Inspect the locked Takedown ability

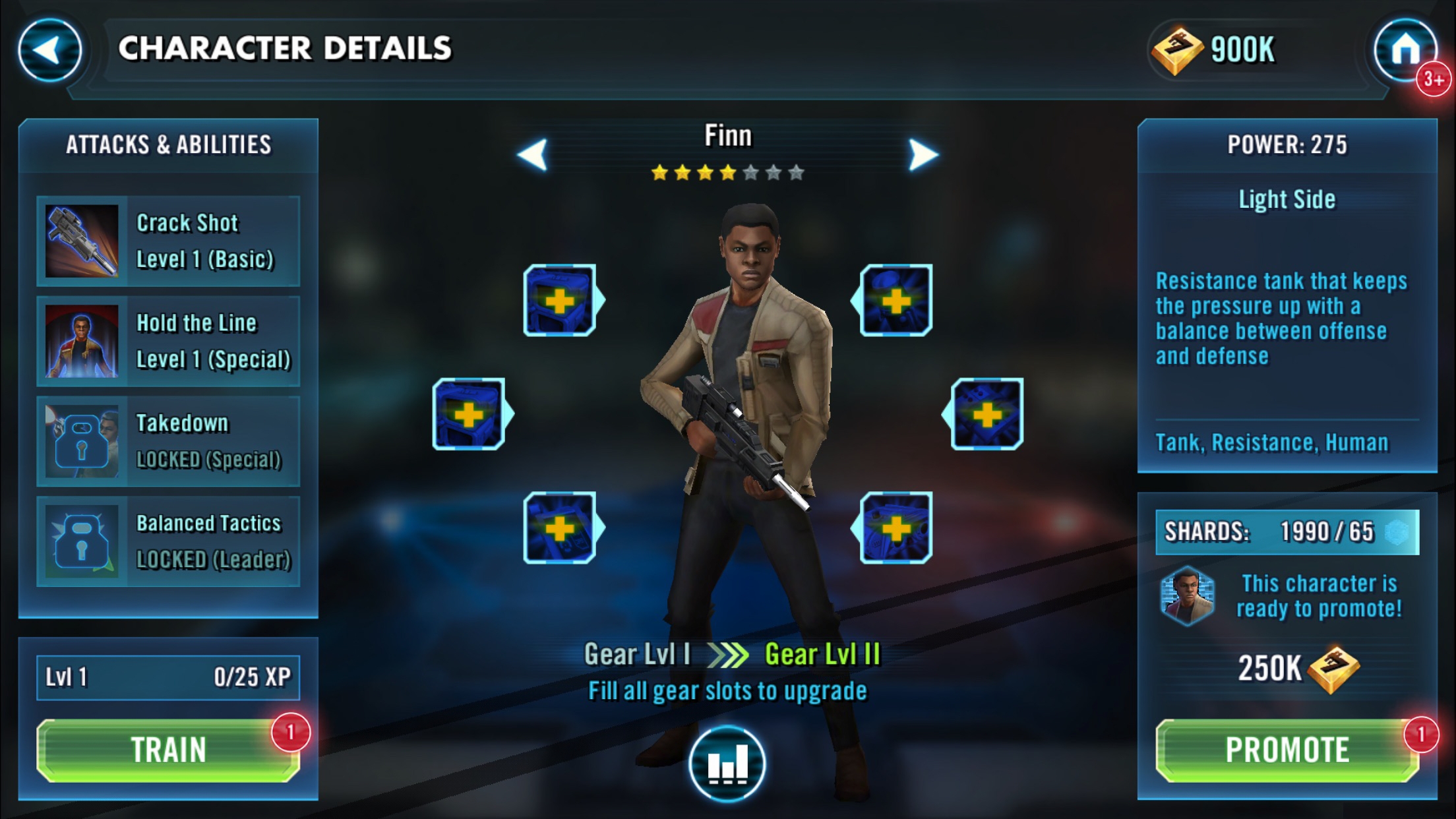(168, 442)
